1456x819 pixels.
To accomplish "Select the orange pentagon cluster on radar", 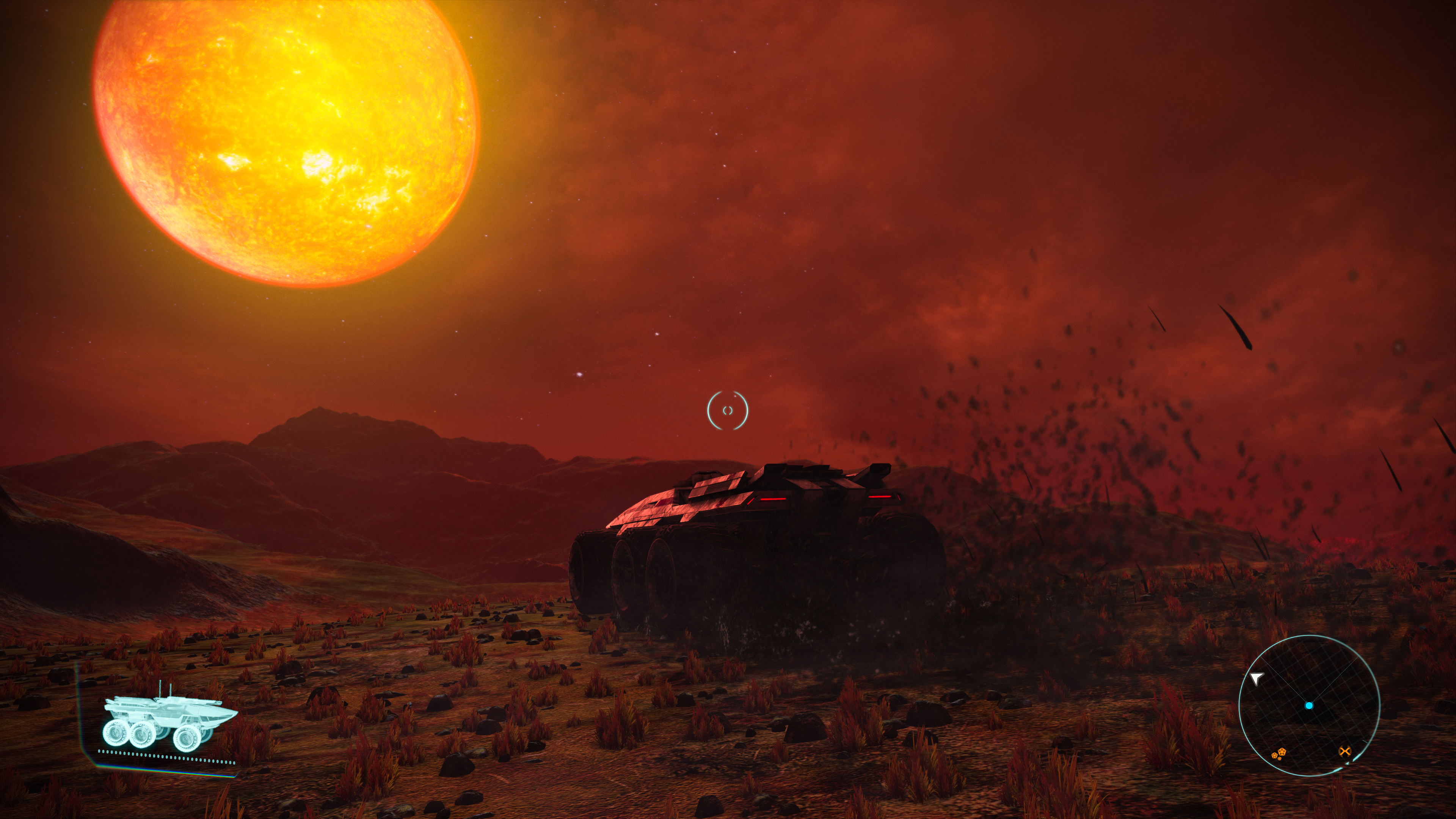I will coord(1279,753).
